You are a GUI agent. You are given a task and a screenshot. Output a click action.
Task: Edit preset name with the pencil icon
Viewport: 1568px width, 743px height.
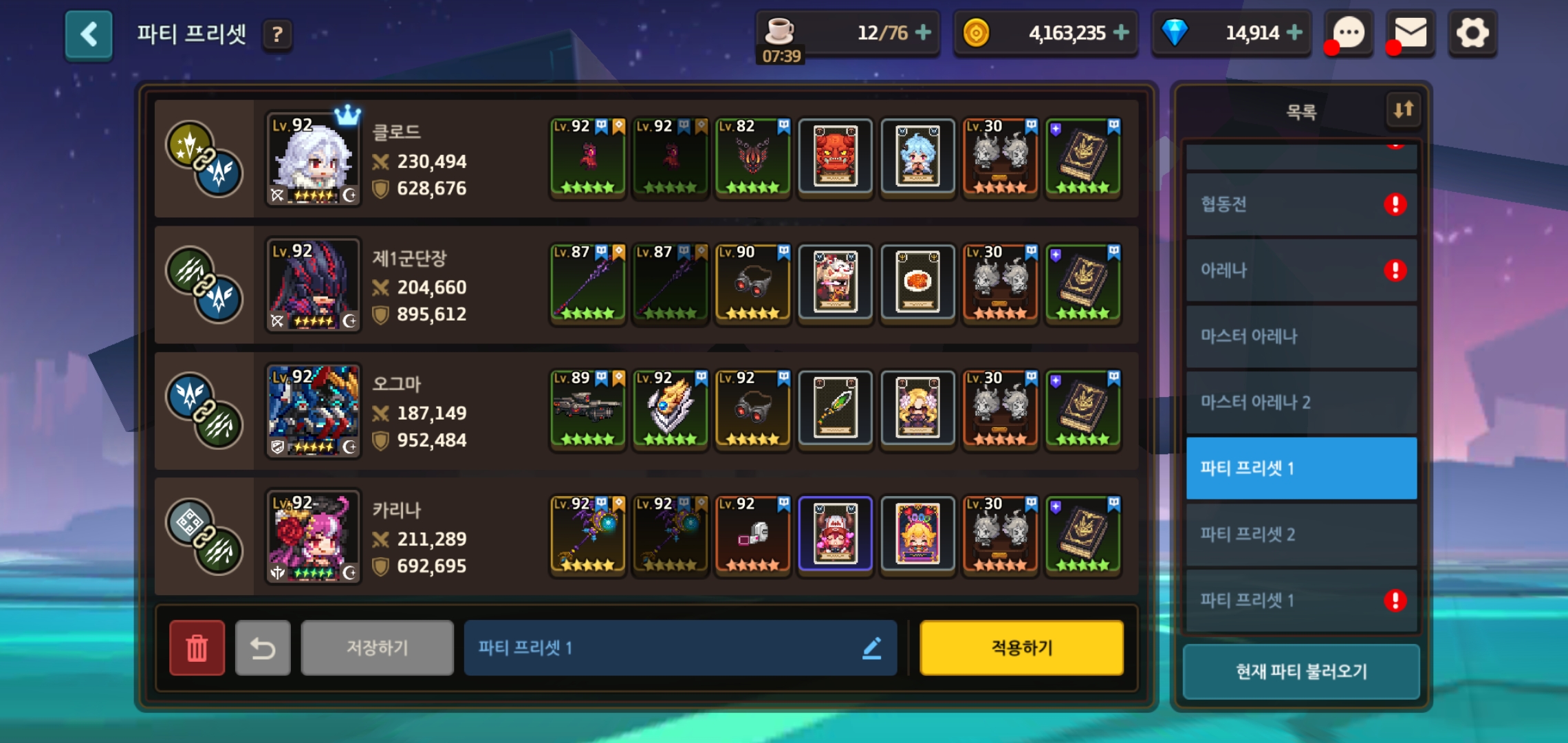tap(872, 647)
